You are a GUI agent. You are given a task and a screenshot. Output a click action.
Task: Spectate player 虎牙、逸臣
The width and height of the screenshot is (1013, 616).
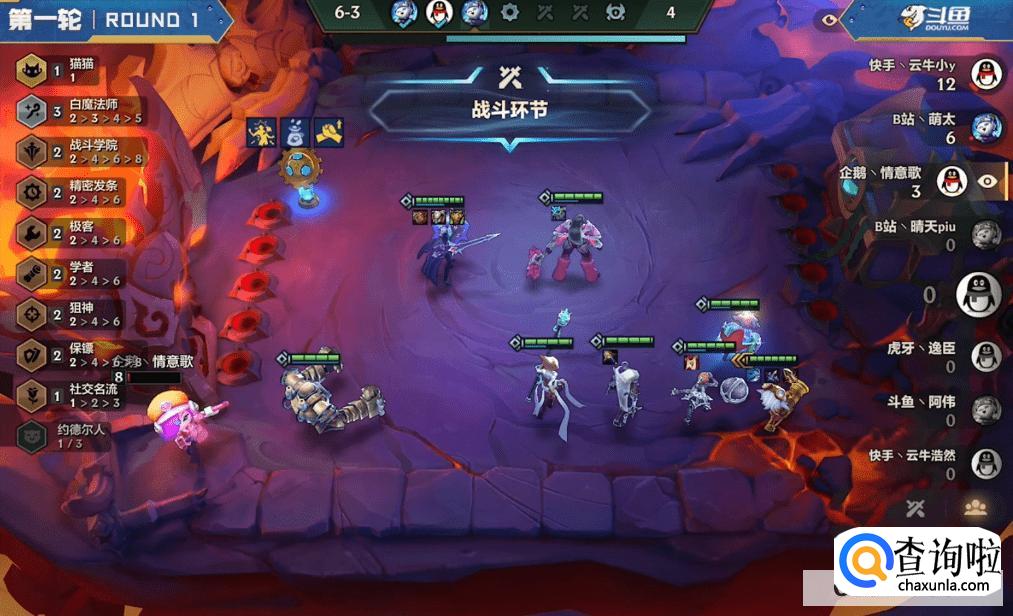click(986, 356)
